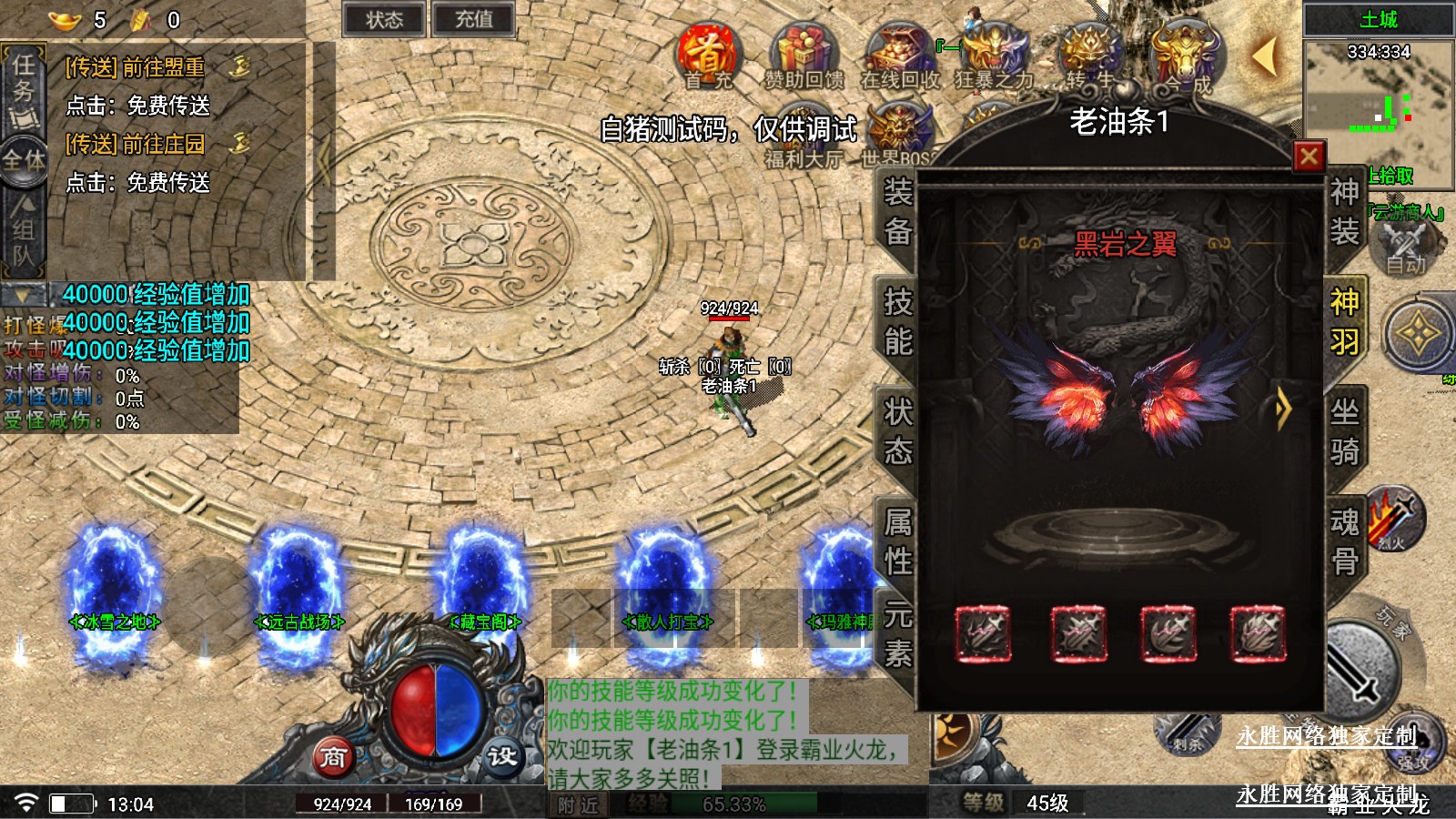The height and width of the screenshot is (819, 1456).
Task: Click the 商 shop button
Action: (x=333, y=756)
